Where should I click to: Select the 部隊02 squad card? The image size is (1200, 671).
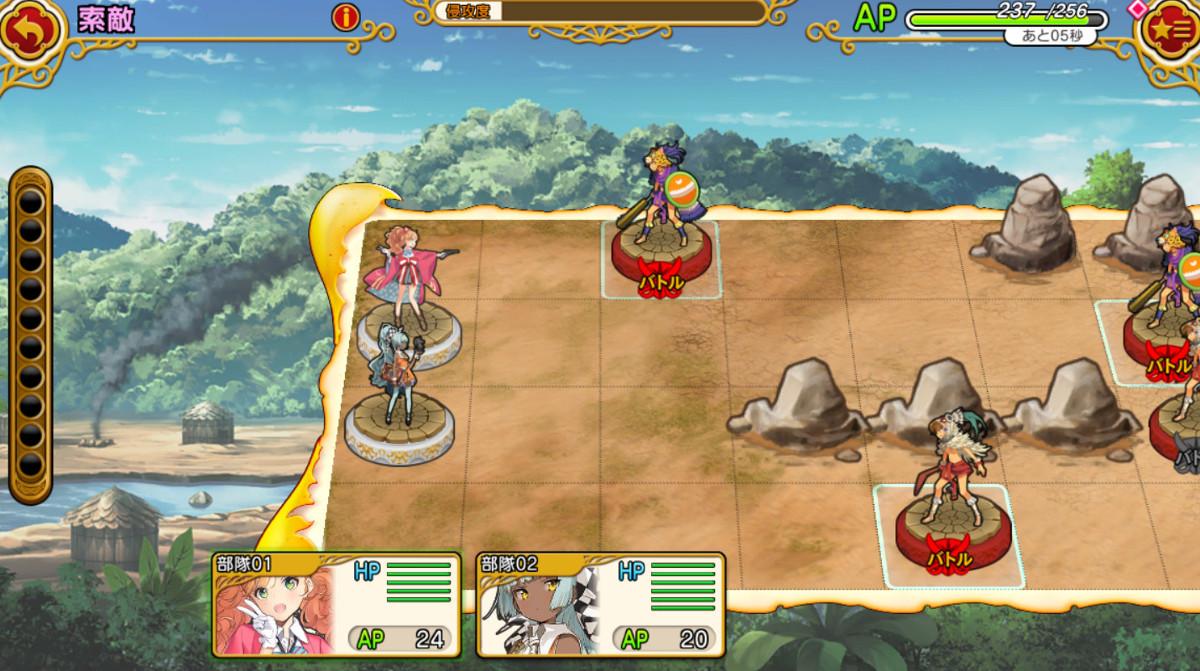point(601,604)
